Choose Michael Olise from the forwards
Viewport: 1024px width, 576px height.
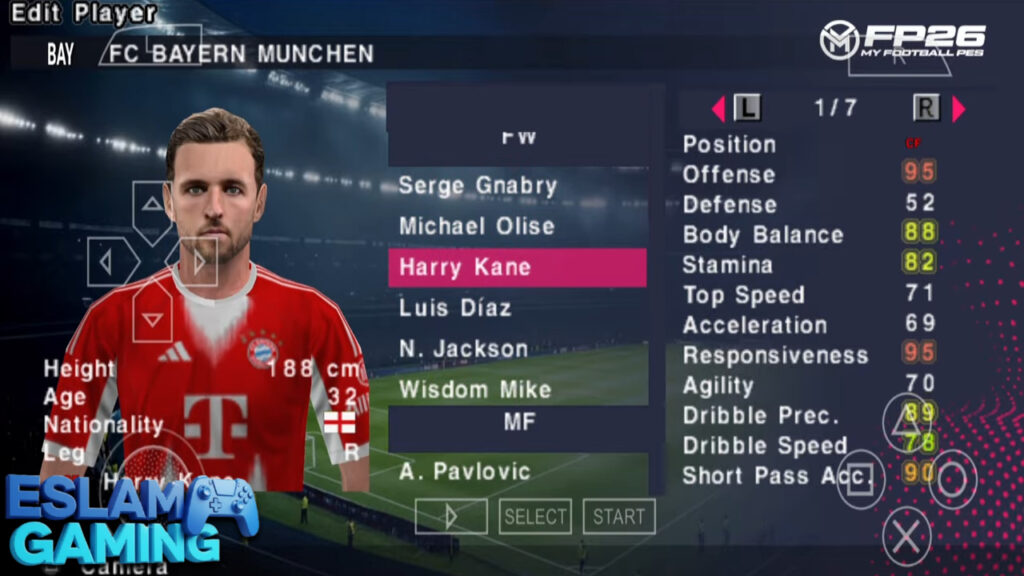point(476,226)
